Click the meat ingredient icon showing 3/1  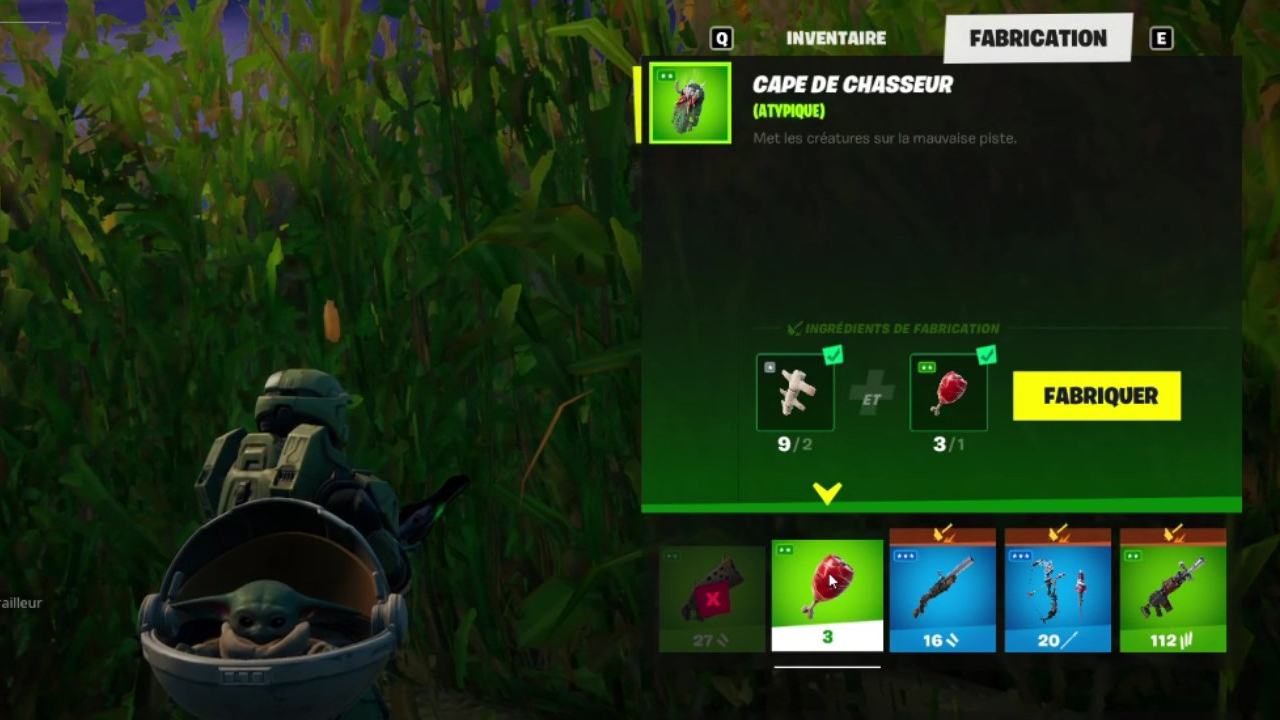(x=948, y=392)
